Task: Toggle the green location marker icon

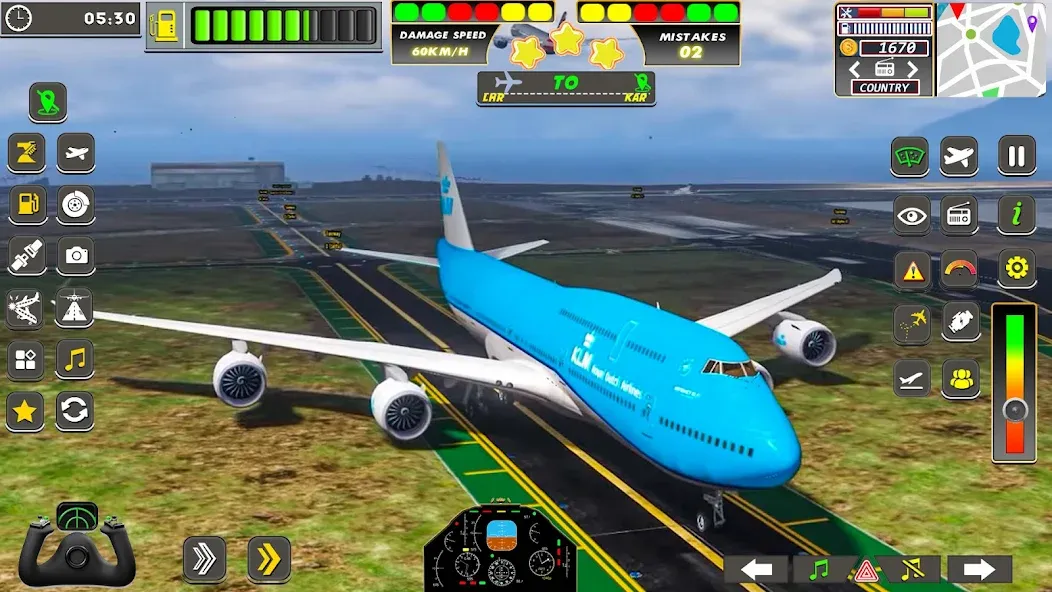Action: pos(47,102)
